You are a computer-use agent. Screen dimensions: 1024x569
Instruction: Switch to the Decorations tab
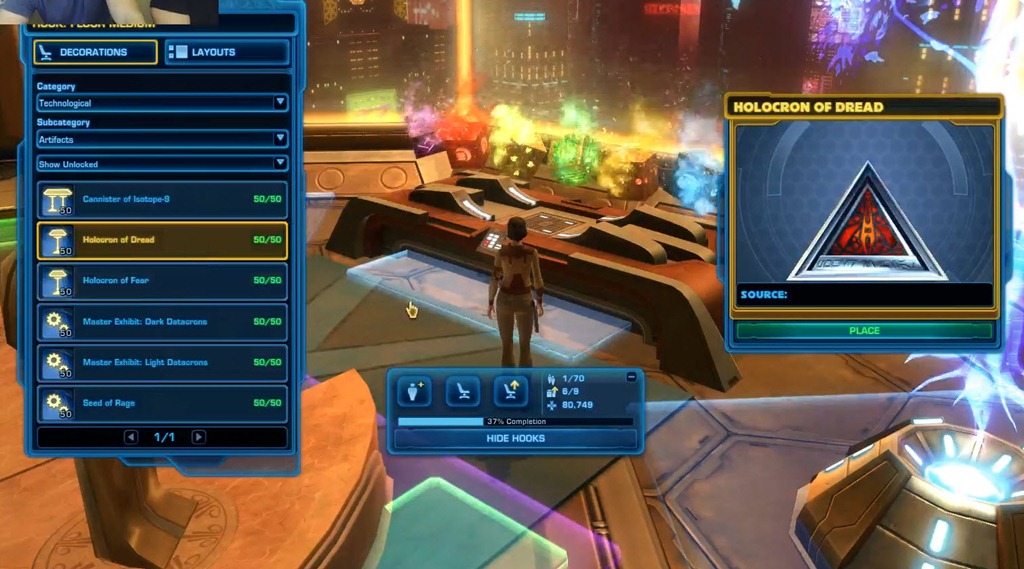(x=96, y=52)
